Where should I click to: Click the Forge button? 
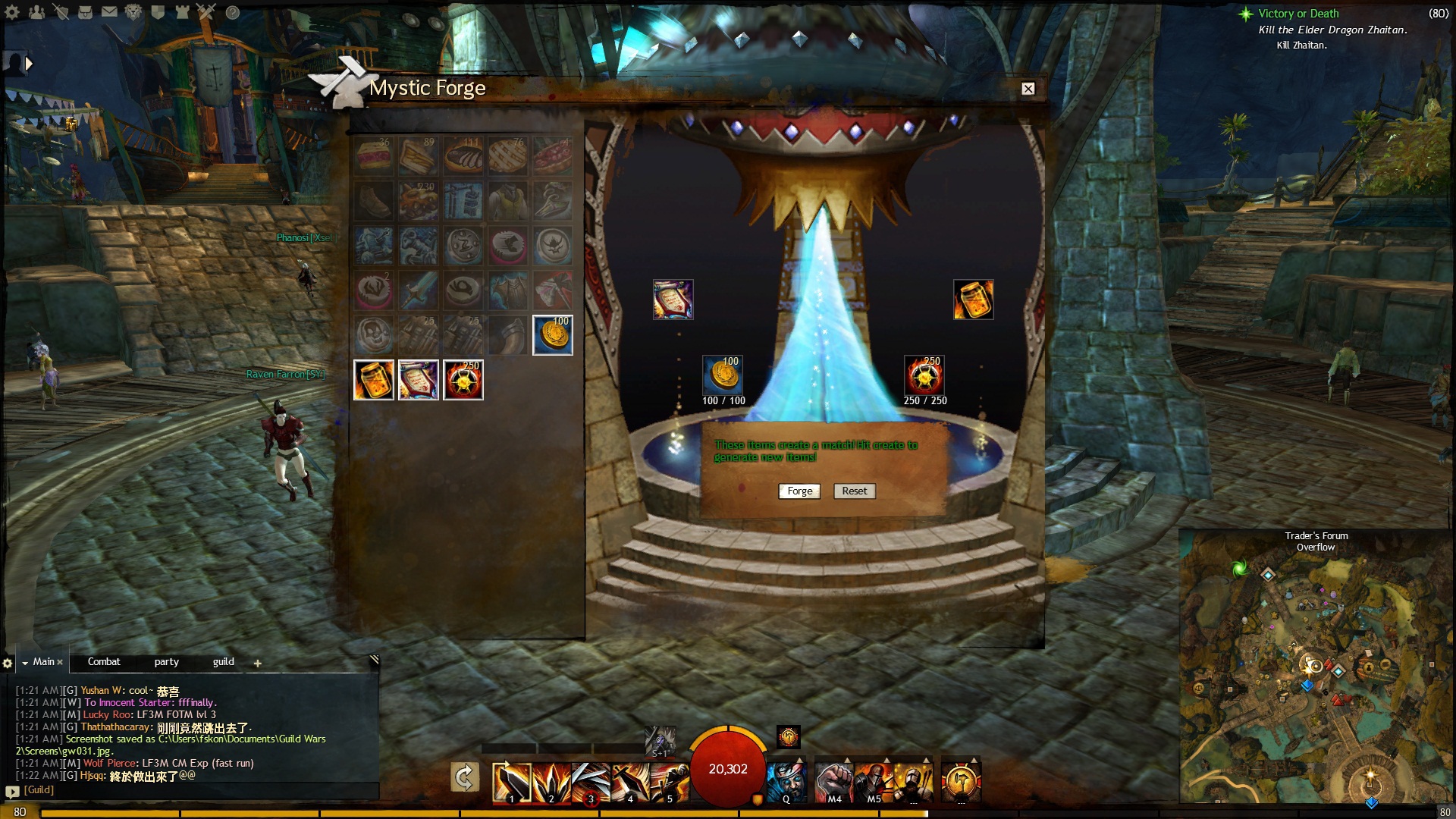pos(799,491)
